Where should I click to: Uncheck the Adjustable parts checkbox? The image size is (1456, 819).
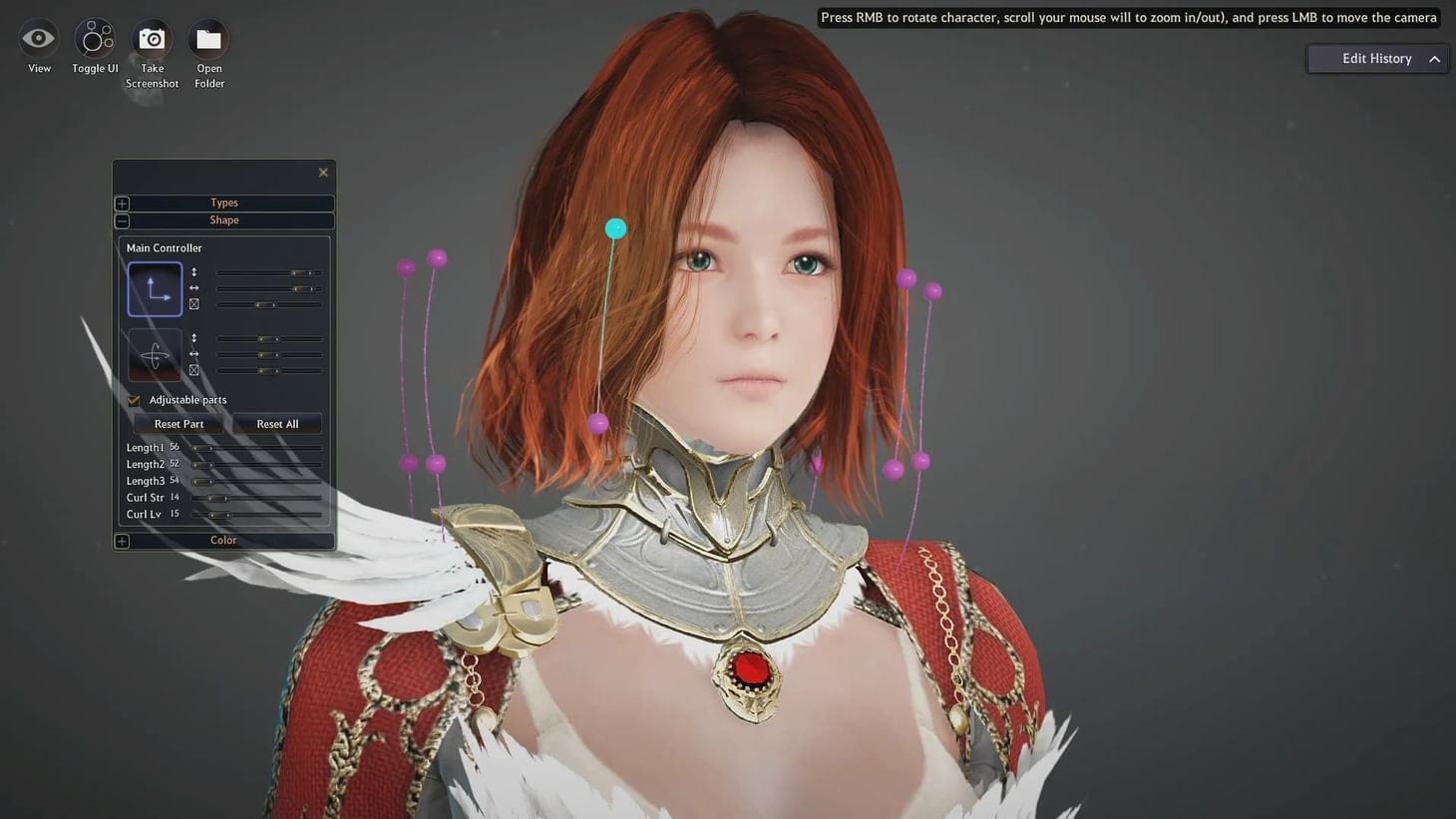[134, 399]
